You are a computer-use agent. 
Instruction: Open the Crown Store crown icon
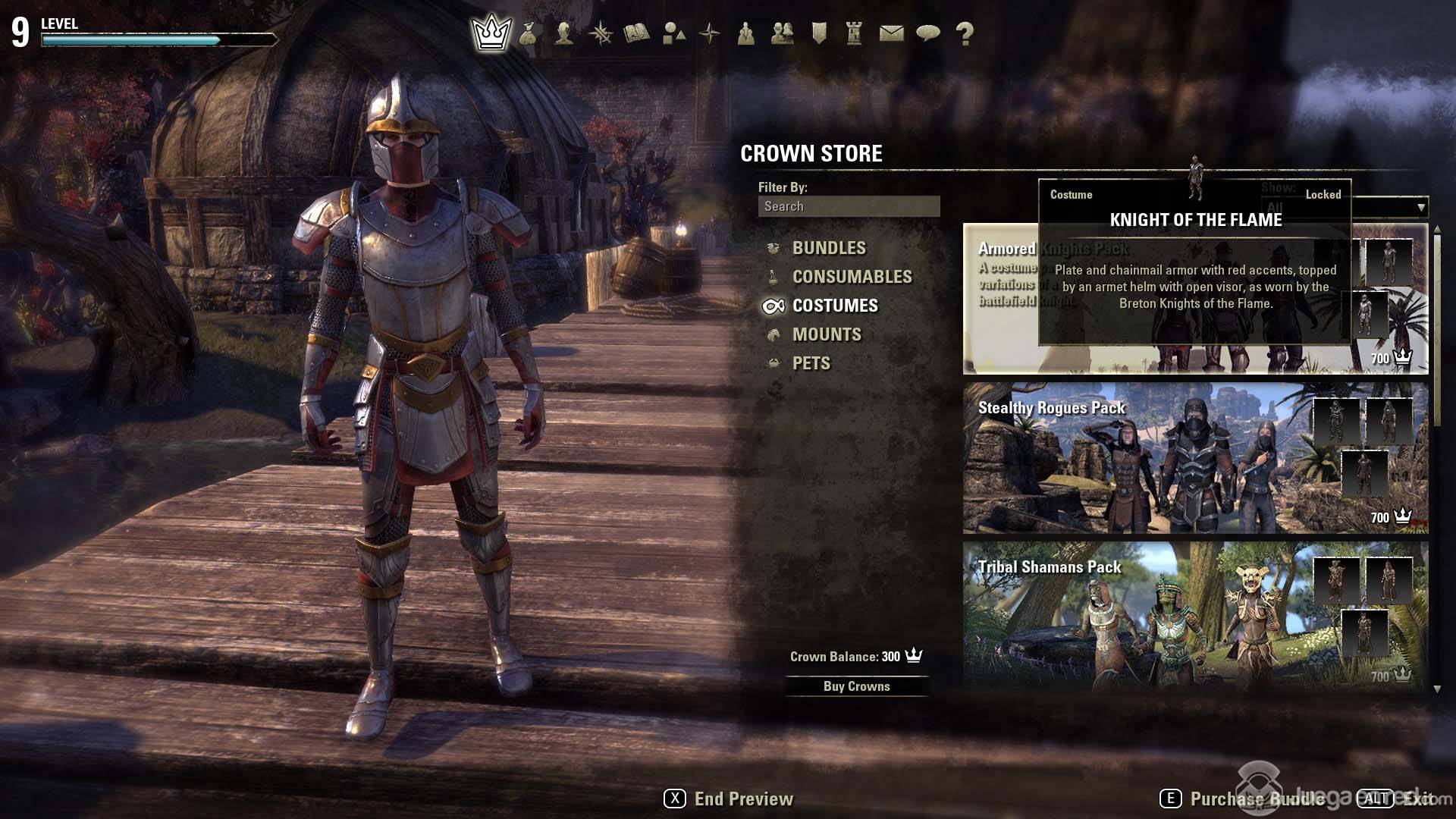[491, 33]
